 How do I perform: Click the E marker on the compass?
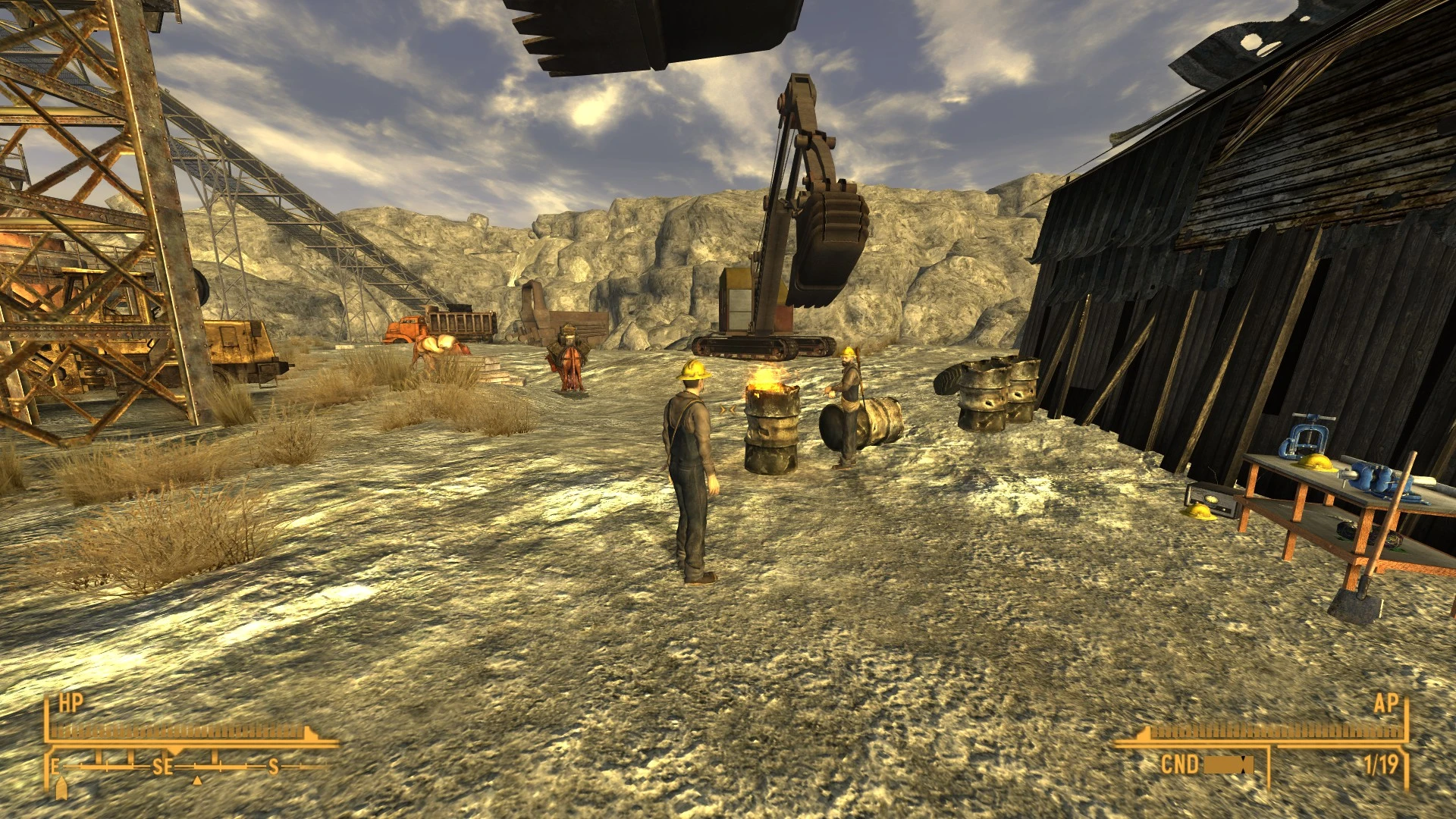[55, 766]
